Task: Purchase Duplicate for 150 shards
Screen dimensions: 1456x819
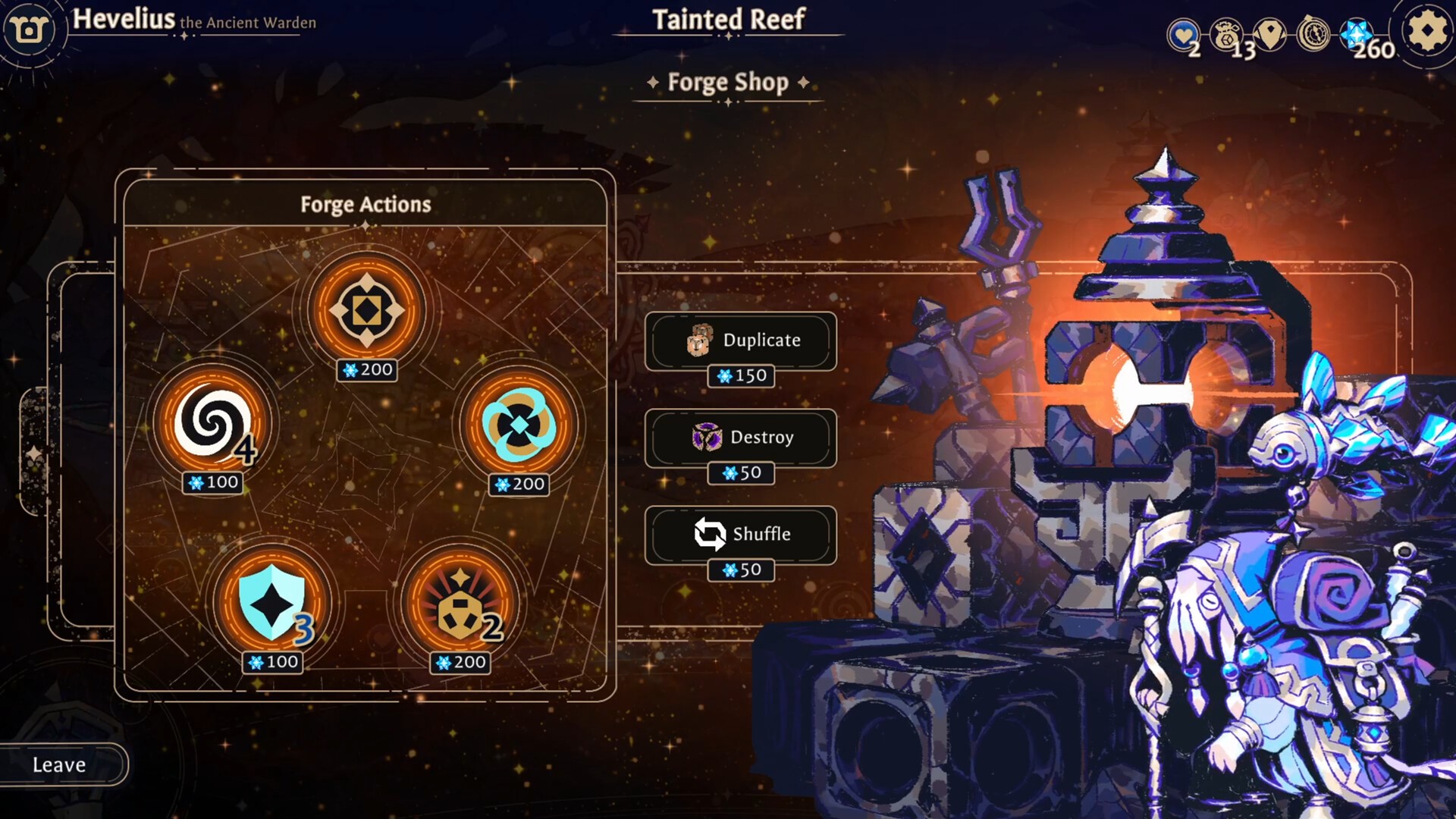Action: (x=741, y=375)
